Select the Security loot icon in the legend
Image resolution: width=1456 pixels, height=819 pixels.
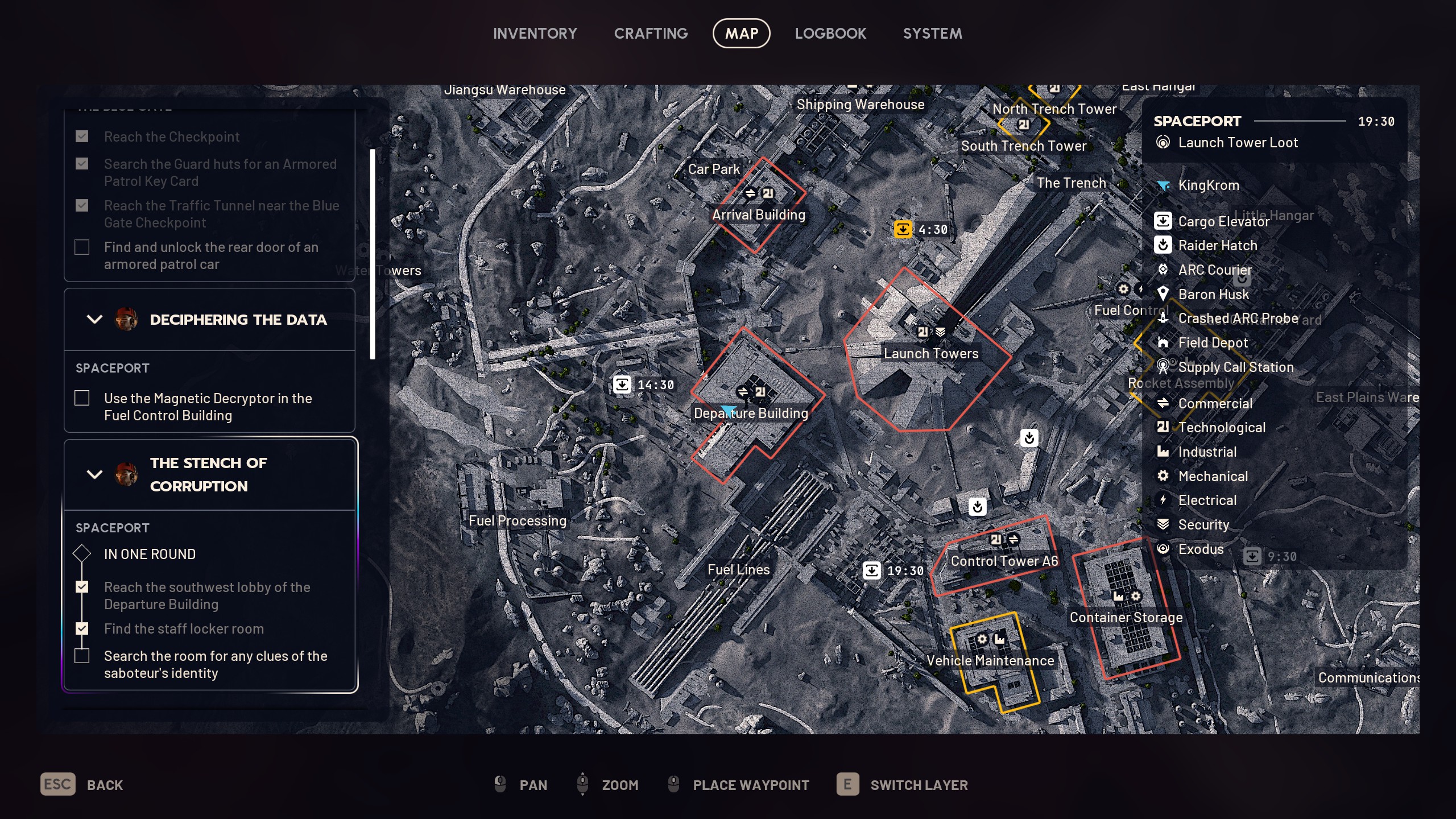tap(1164, 524)
